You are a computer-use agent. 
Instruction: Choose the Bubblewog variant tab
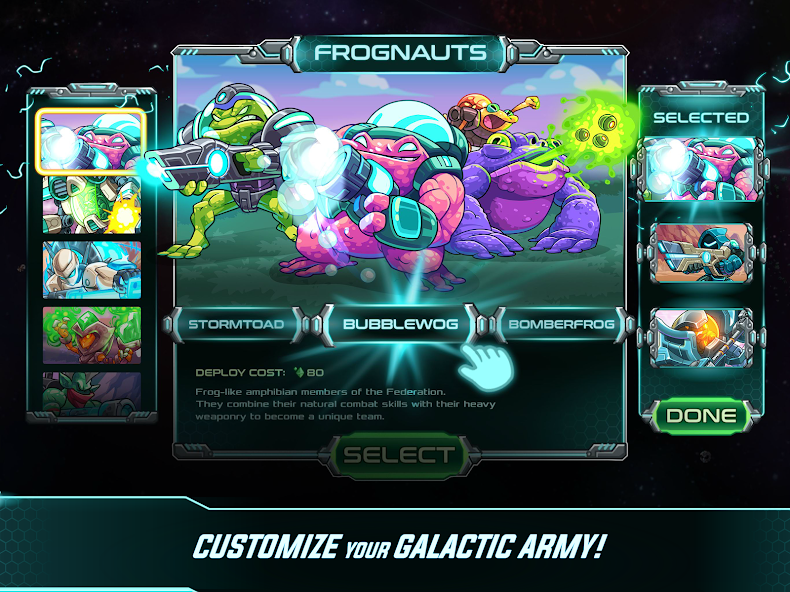399,324
